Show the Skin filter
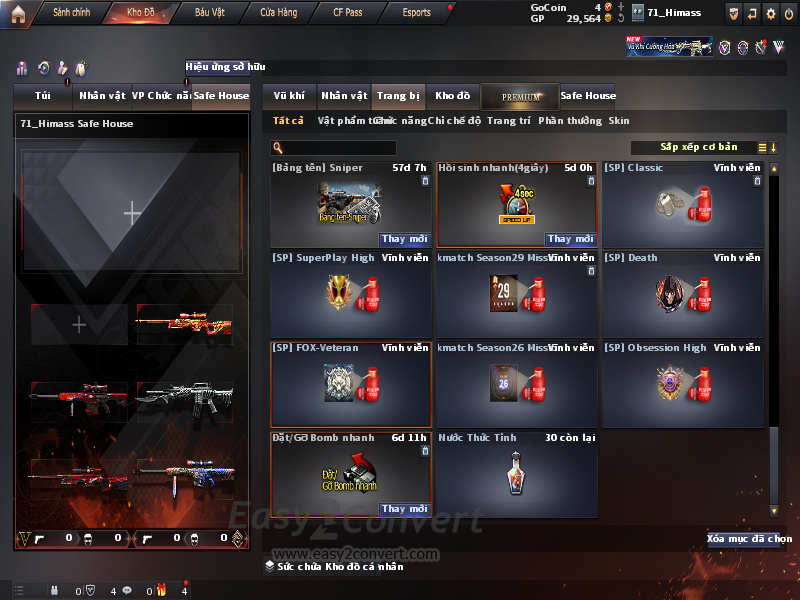This screenshot has height=600, width=800. click(x=619, y=121)
